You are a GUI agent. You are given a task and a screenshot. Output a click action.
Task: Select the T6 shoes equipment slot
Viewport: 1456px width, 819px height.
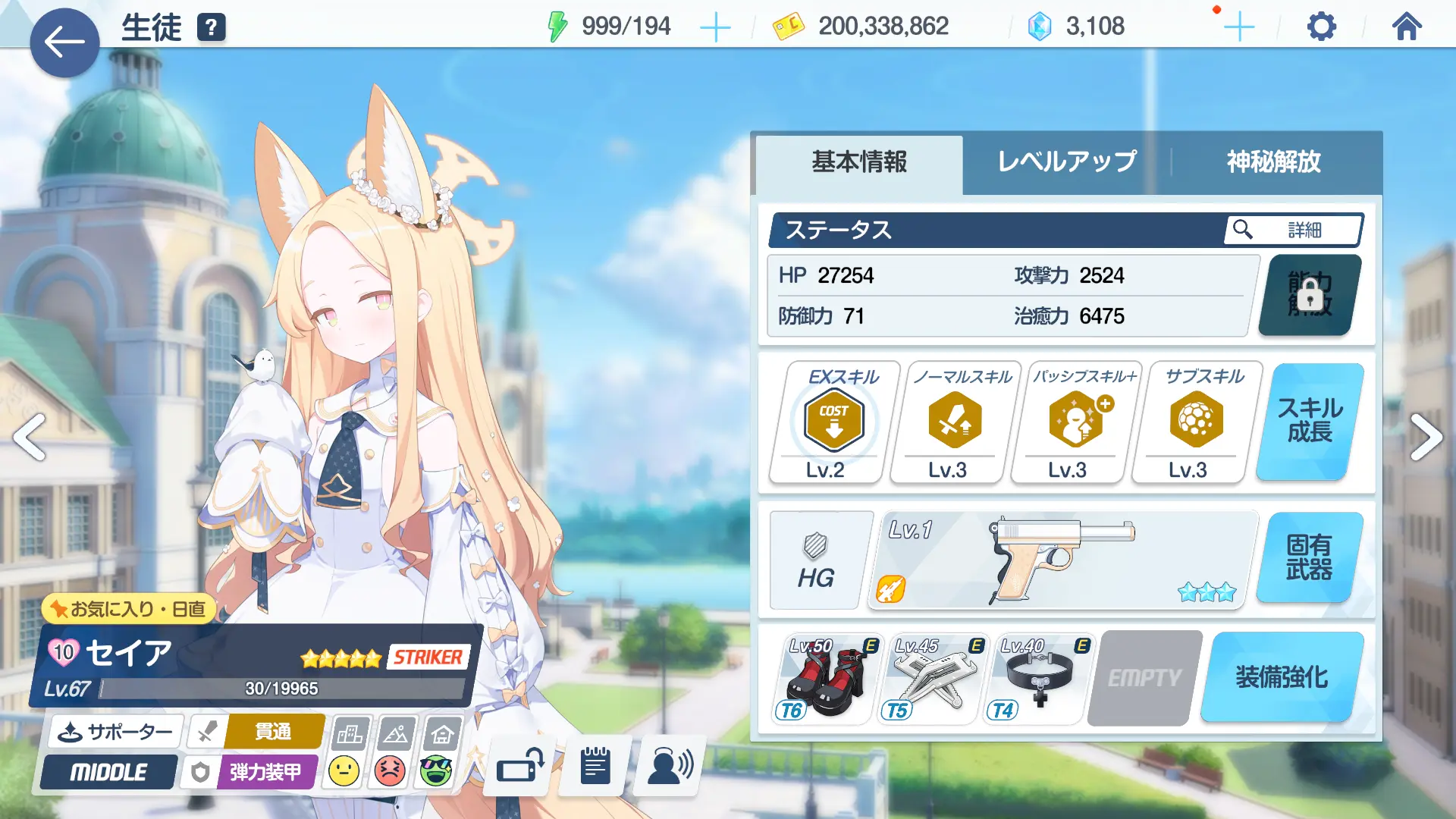pyautogui.click(x=824, y=679)
